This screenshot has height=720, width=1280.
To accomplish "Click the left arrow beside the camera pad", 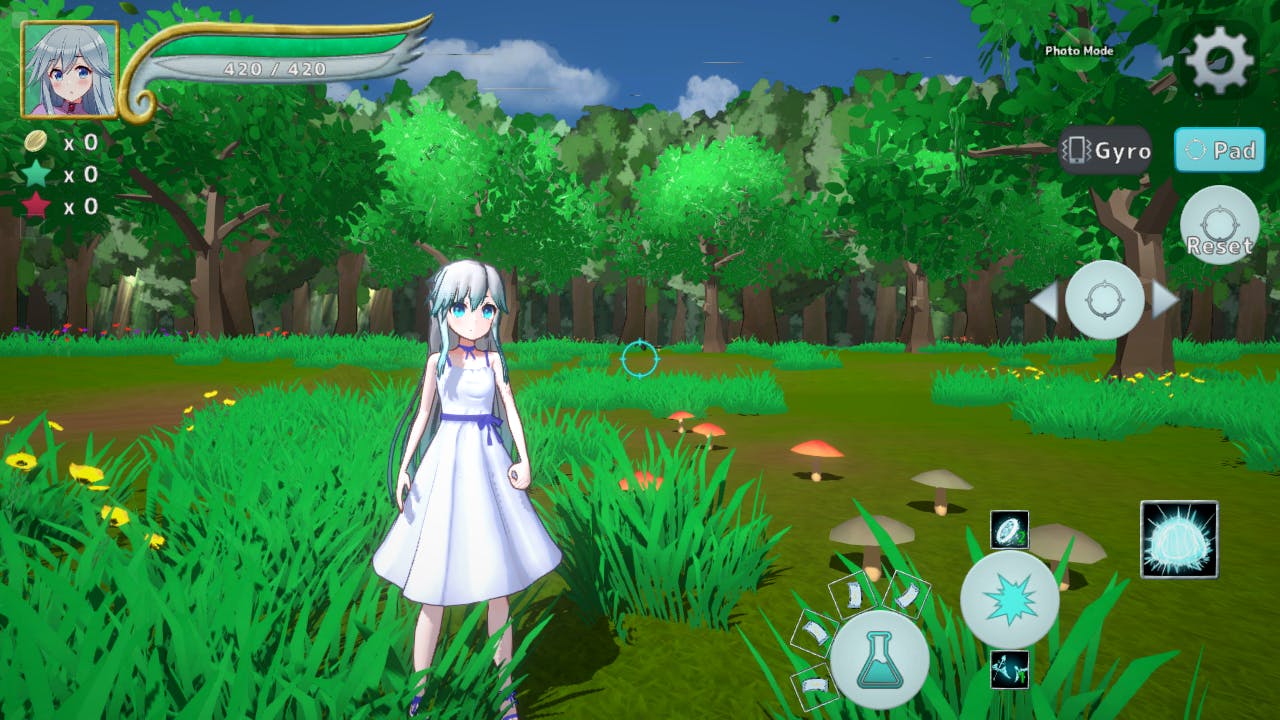I will (1043, 299).
